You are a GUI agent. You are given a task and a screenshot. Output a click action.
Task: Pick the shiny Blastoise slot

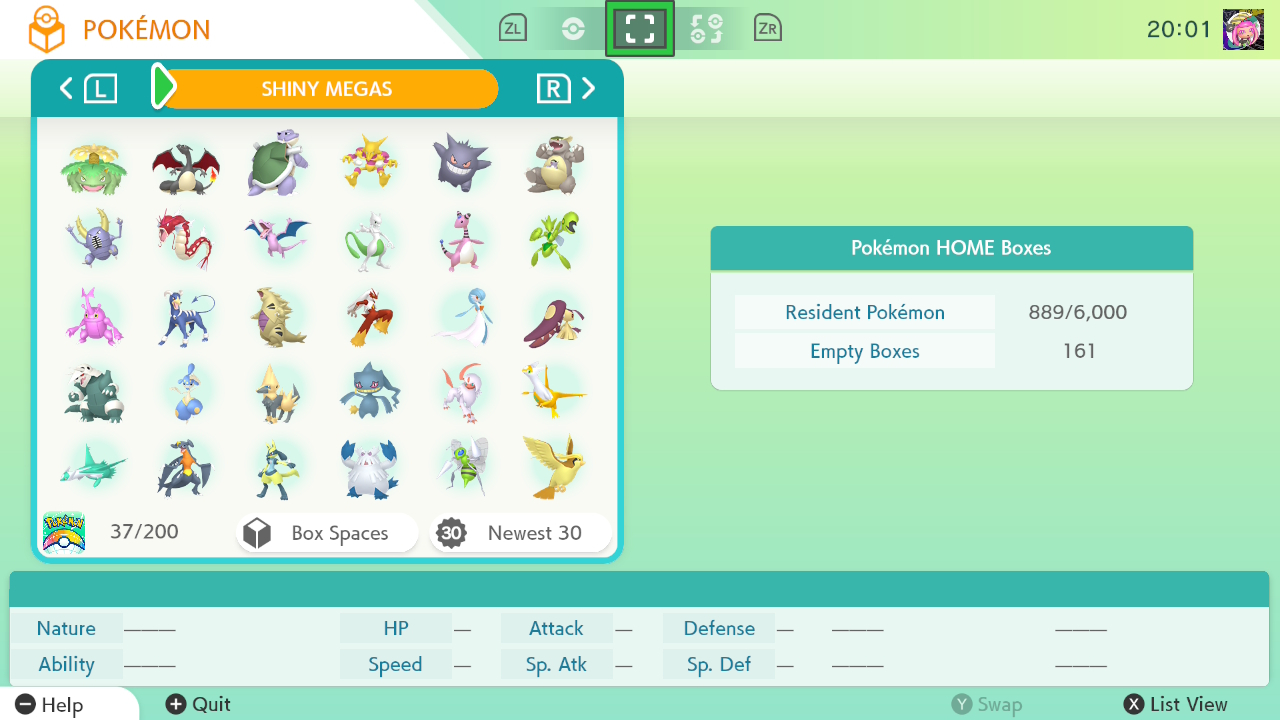pyautogui.click(x=278, y=164)
